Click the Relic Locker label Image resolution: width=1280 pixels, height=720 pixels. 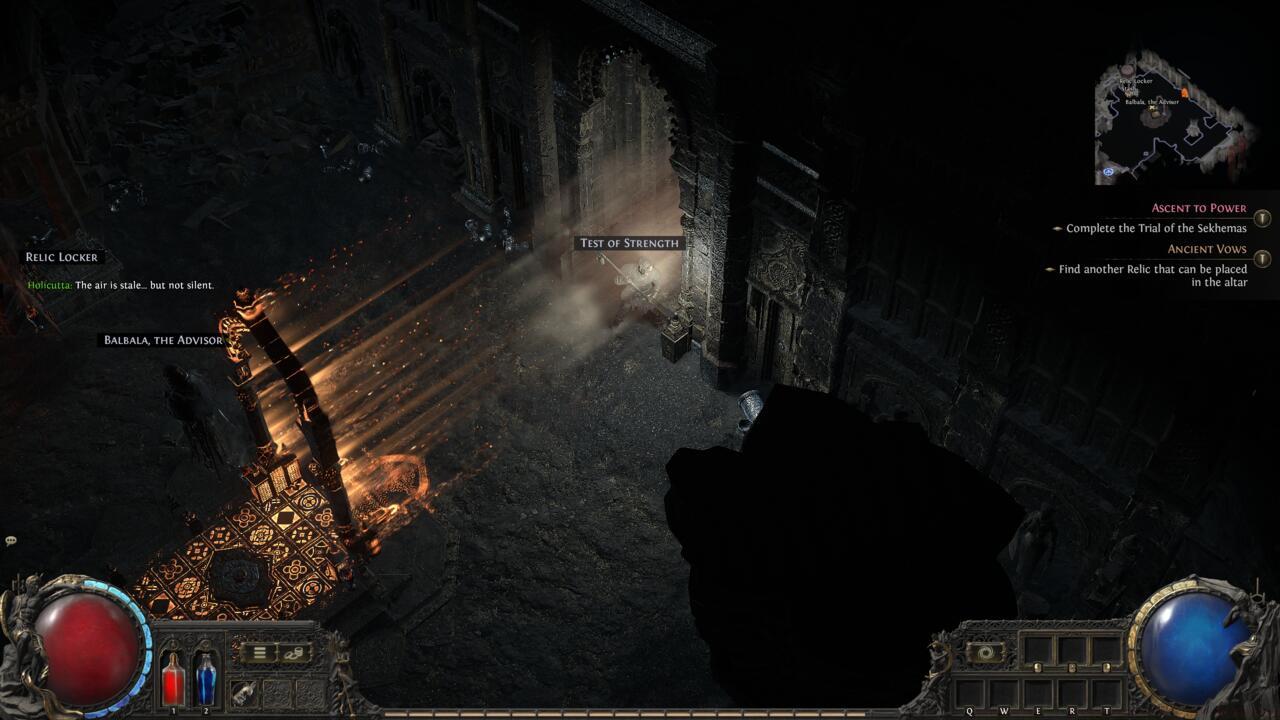(x=61, y=256)
